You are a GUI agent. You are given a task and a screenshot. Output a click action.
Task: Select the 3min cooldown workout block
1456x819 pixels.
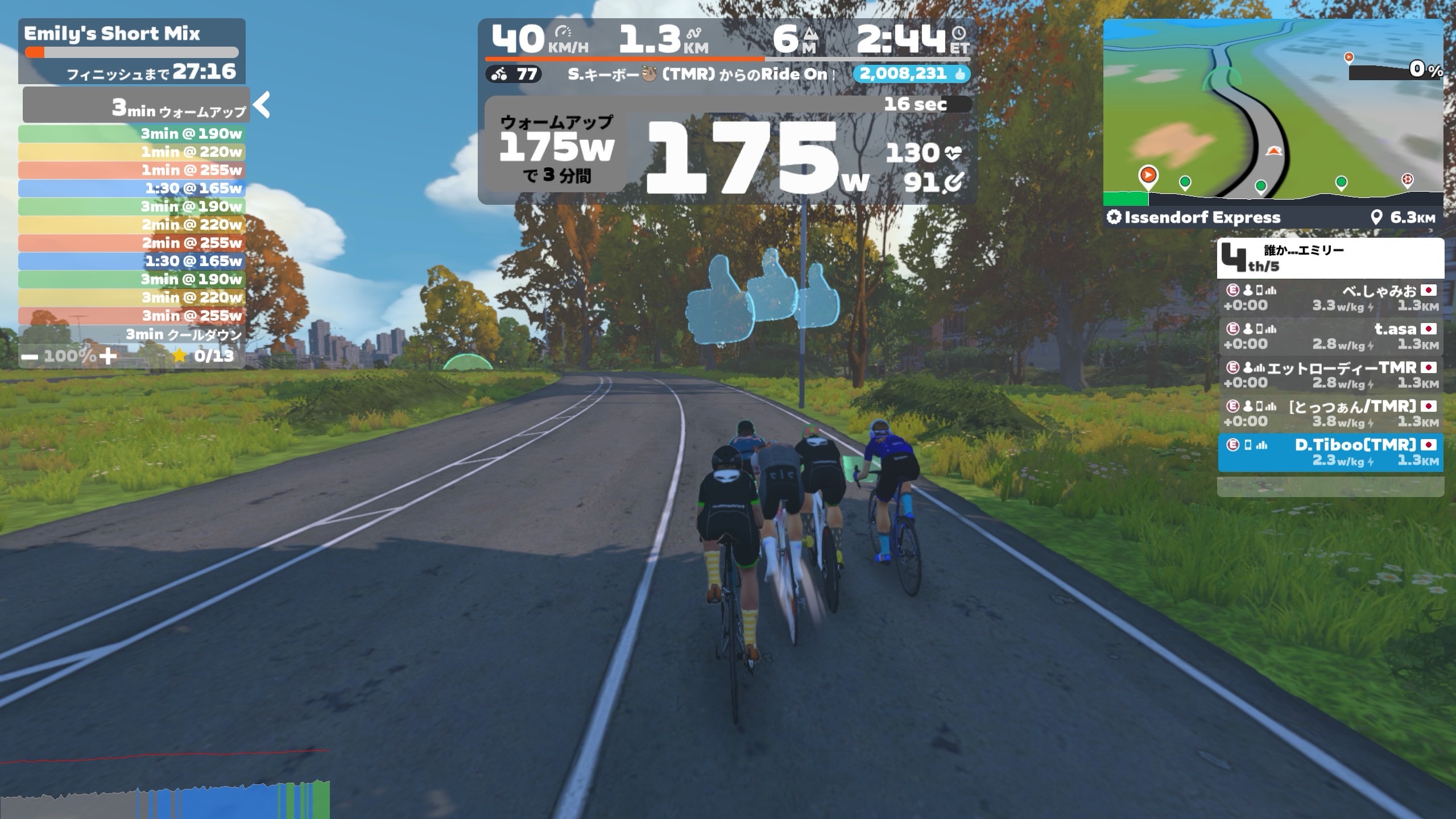(x=132, y=334)
